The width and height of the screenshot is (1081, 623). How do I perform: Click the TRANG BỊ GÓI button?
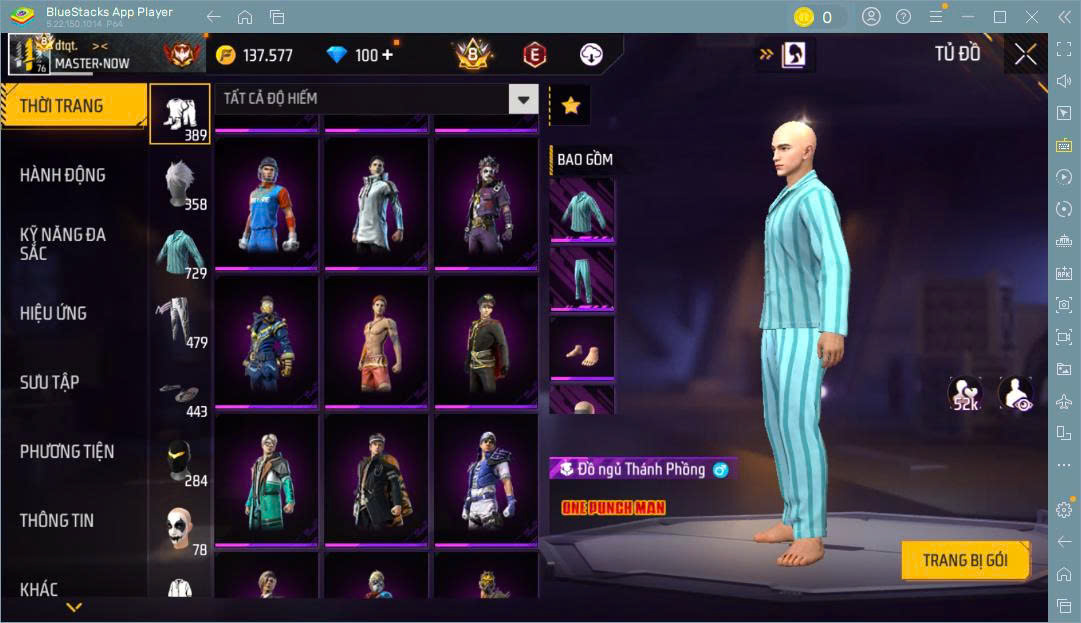pyautogui.click(x=965, y=560)
